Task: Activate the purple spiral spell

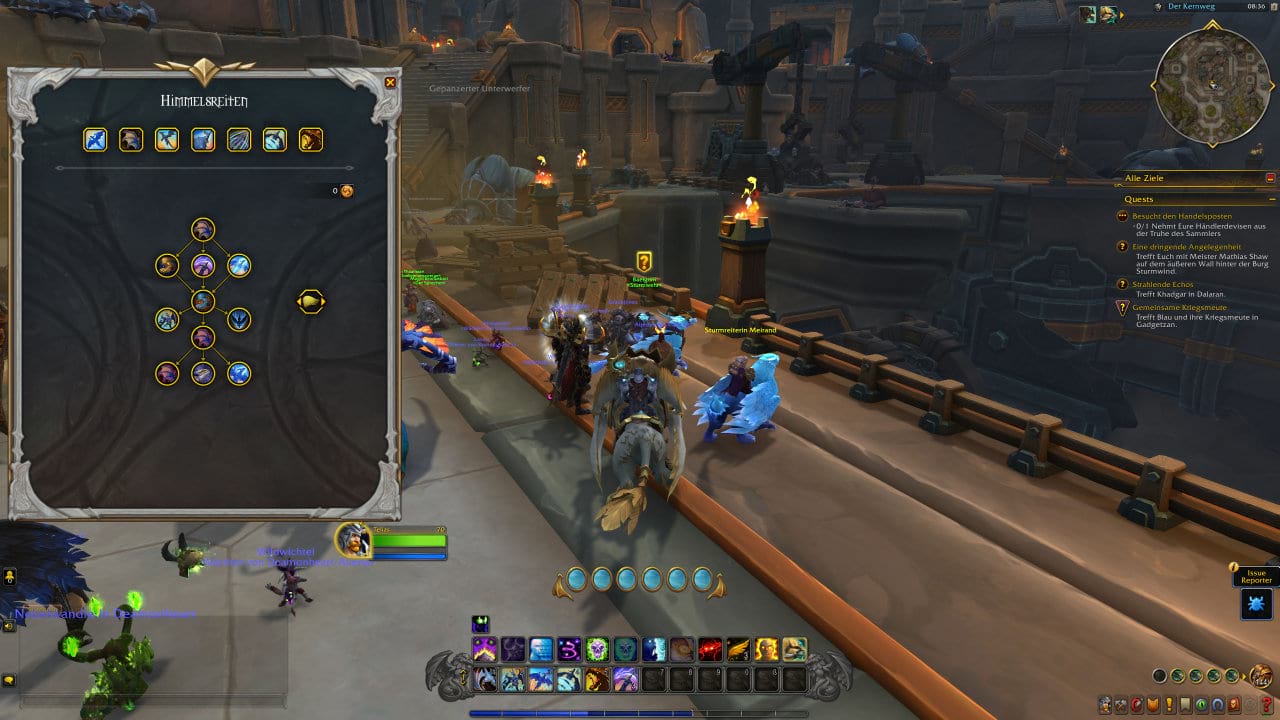Action: point(569,649)
